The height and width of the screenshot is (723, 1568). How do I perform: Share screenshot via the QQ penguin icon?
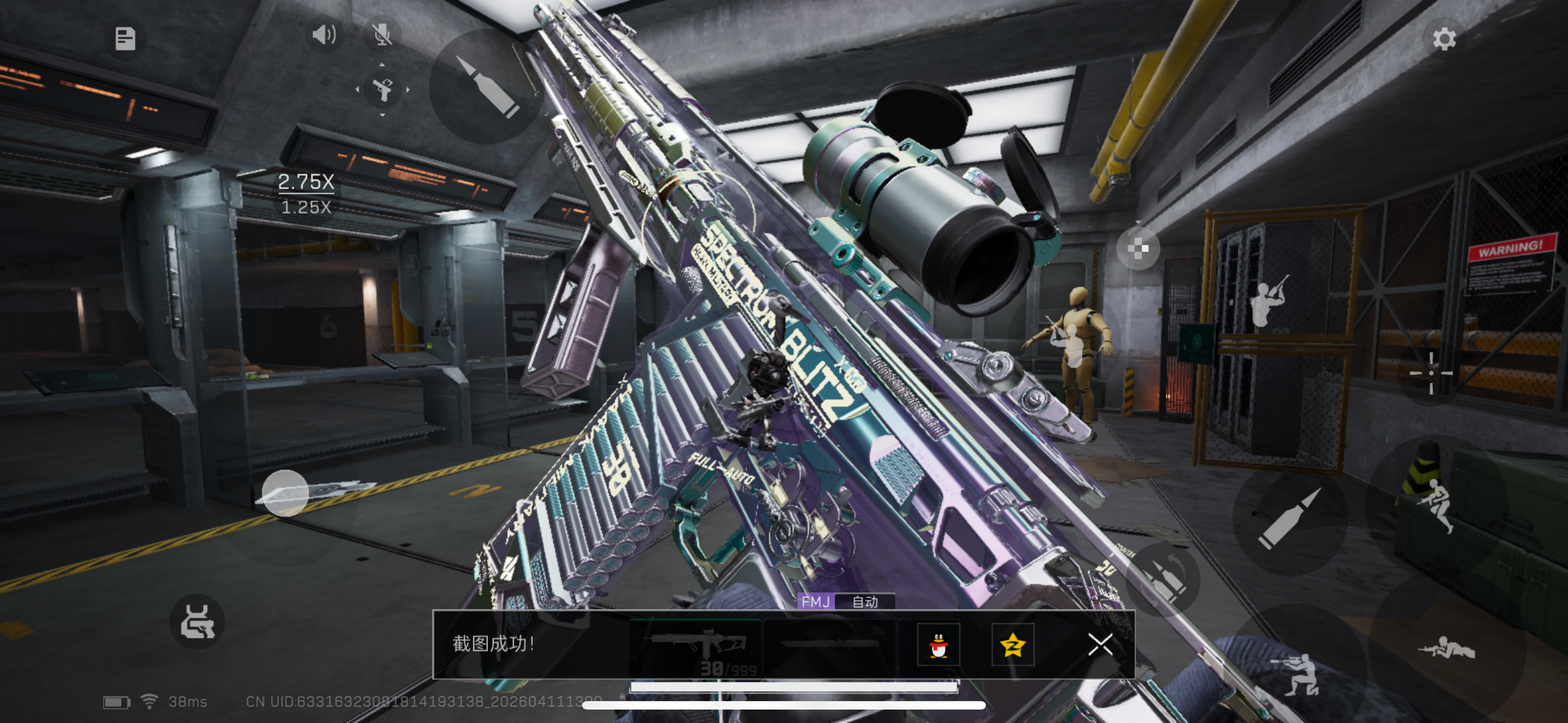(x=939, y=645)
